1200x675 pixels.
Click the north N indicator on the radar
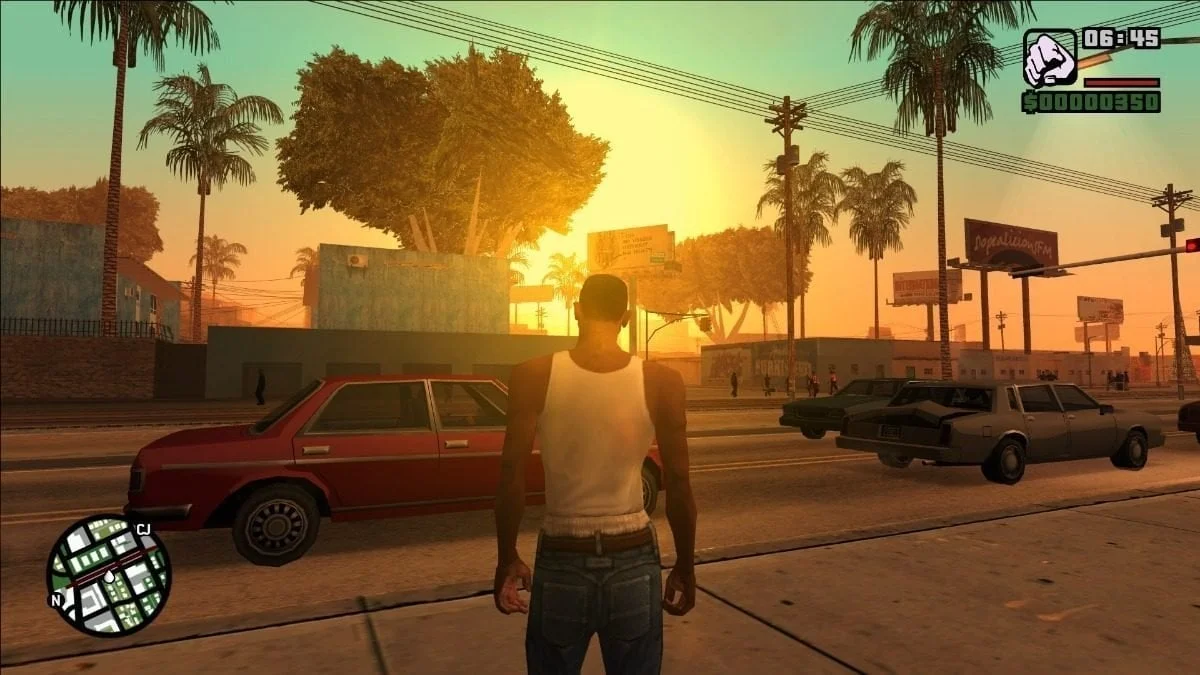(56, 600)
